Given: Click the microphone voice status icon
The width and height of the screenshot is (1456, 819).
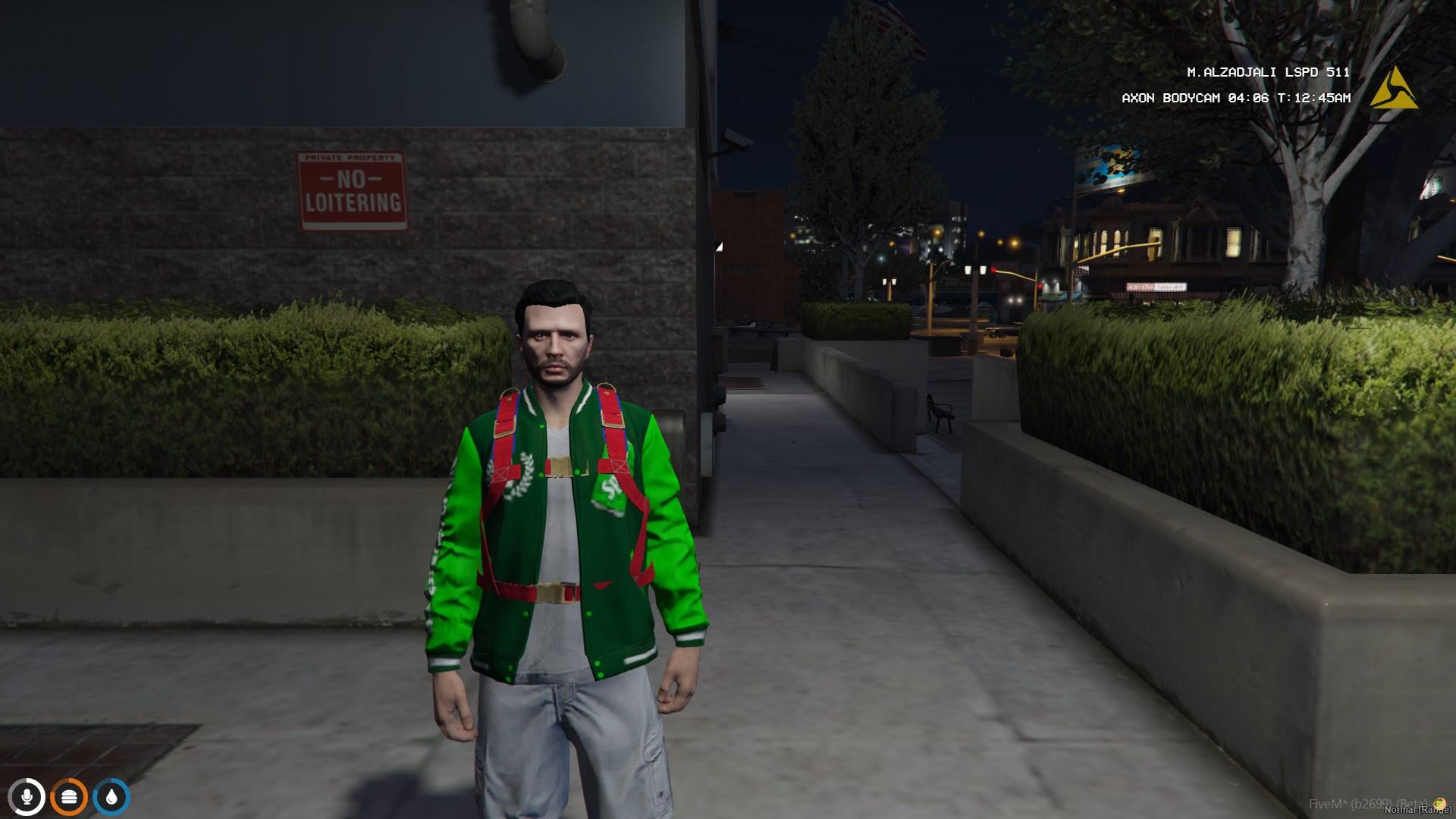Looking at the screenshot, I should [x=27, y=797].
